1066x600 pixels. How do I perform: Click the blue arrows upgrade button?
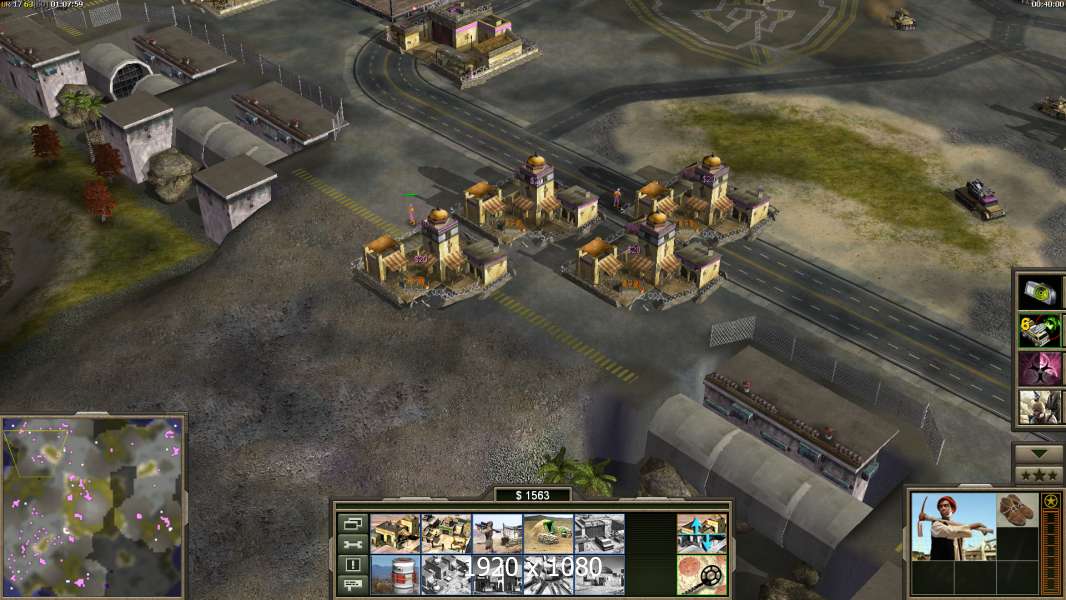(x=701, y=533)
